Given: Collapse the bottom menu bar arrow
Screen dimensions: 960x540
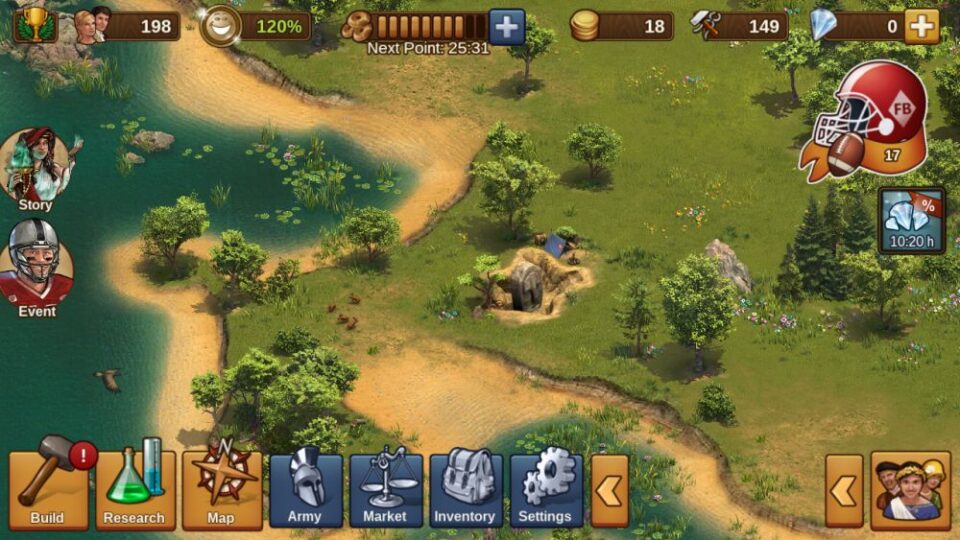Looking at the screenshot, I should [x=610, y=490].
